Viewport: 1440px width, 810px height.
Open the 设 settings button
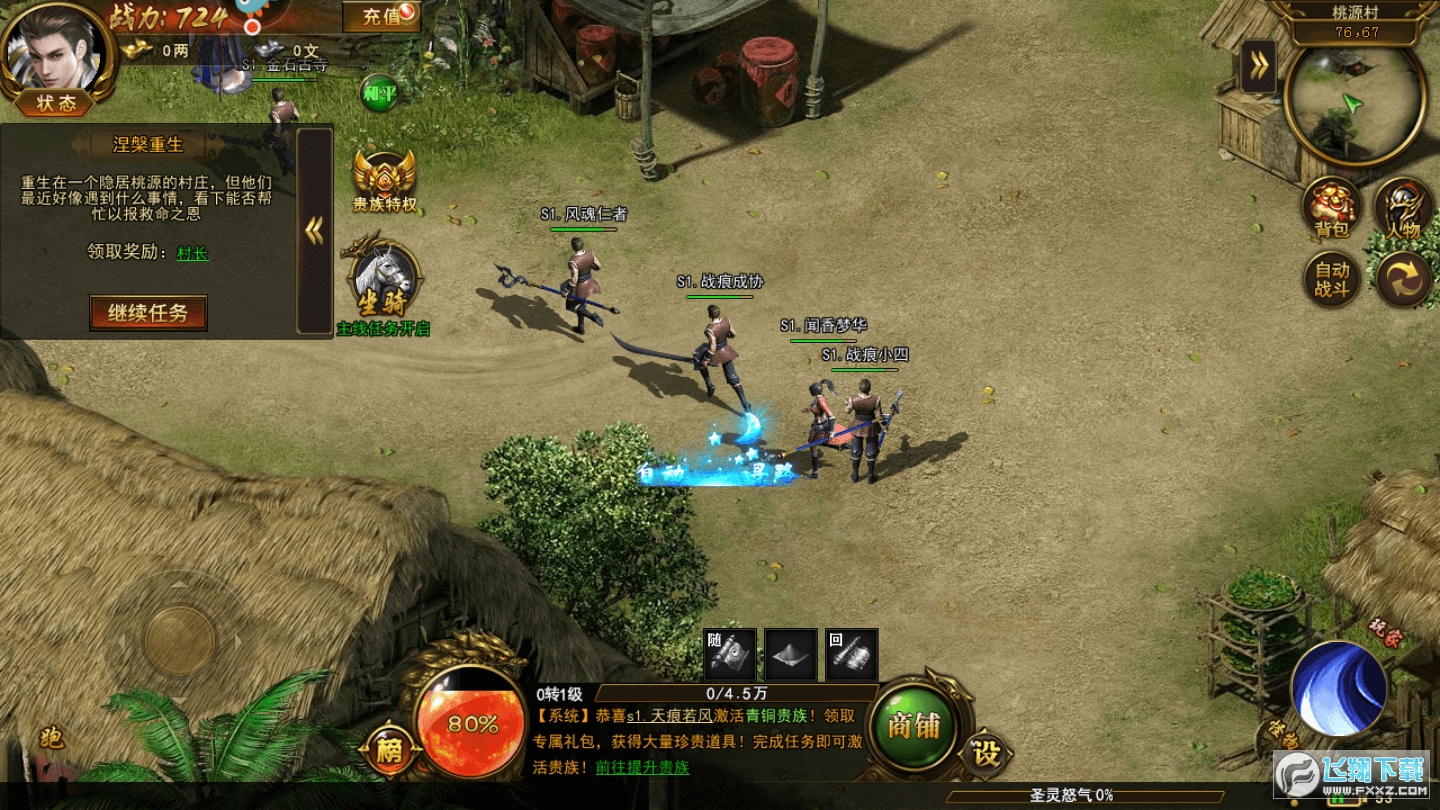coord(986,753)
